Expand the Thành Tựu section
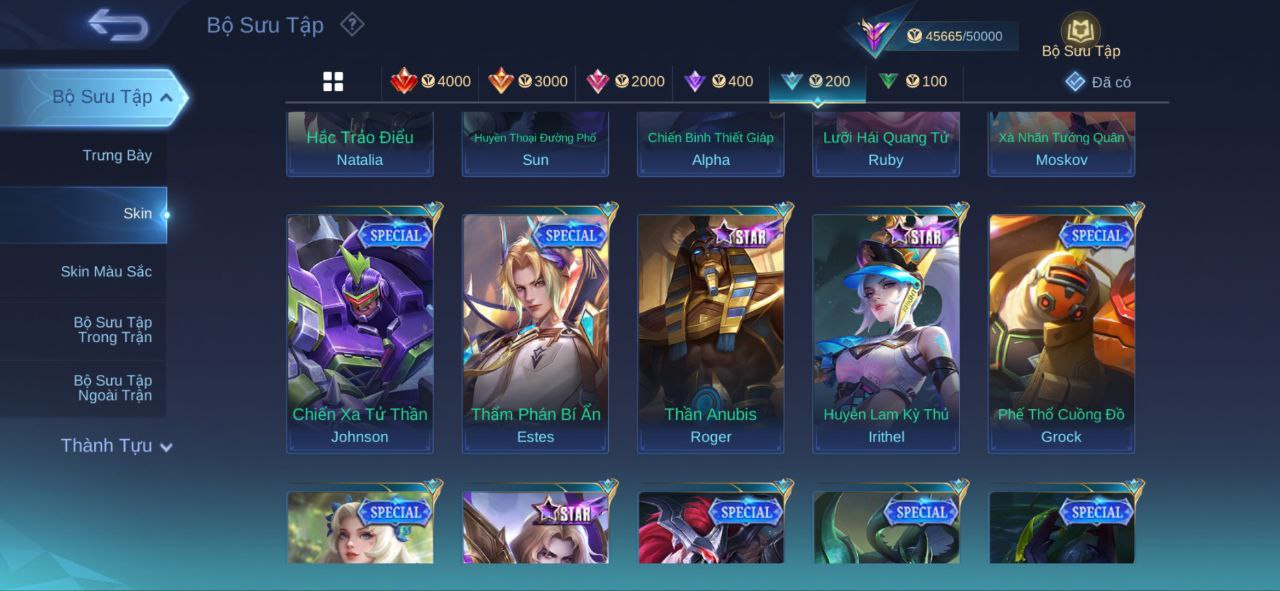Image resolution: width=1280 pixels, height=591 pixels. [x=116, y=446]
